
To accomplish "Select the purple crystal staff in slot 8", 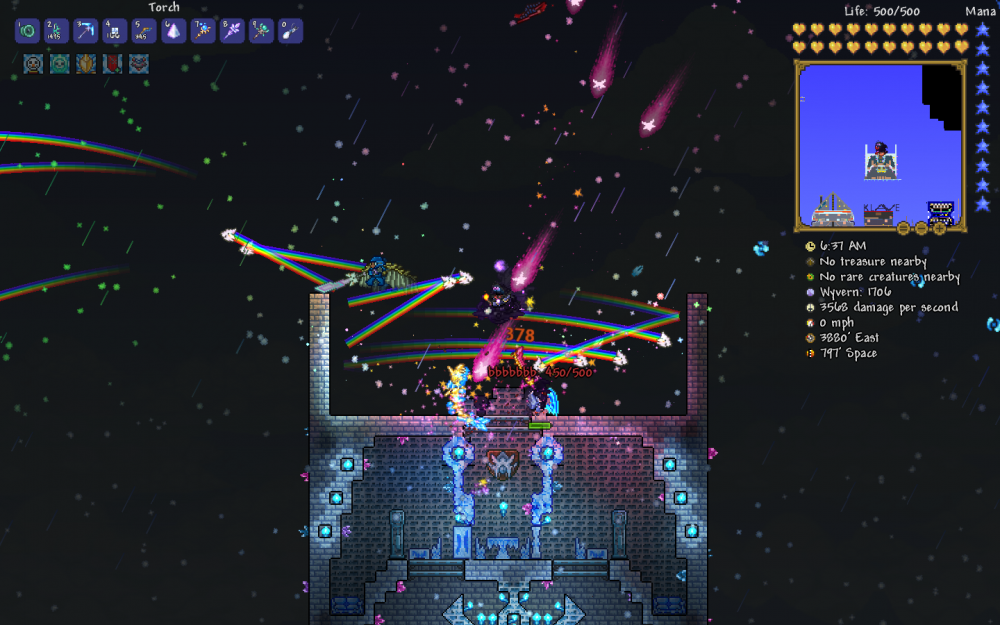I will [x=232, y=31].
